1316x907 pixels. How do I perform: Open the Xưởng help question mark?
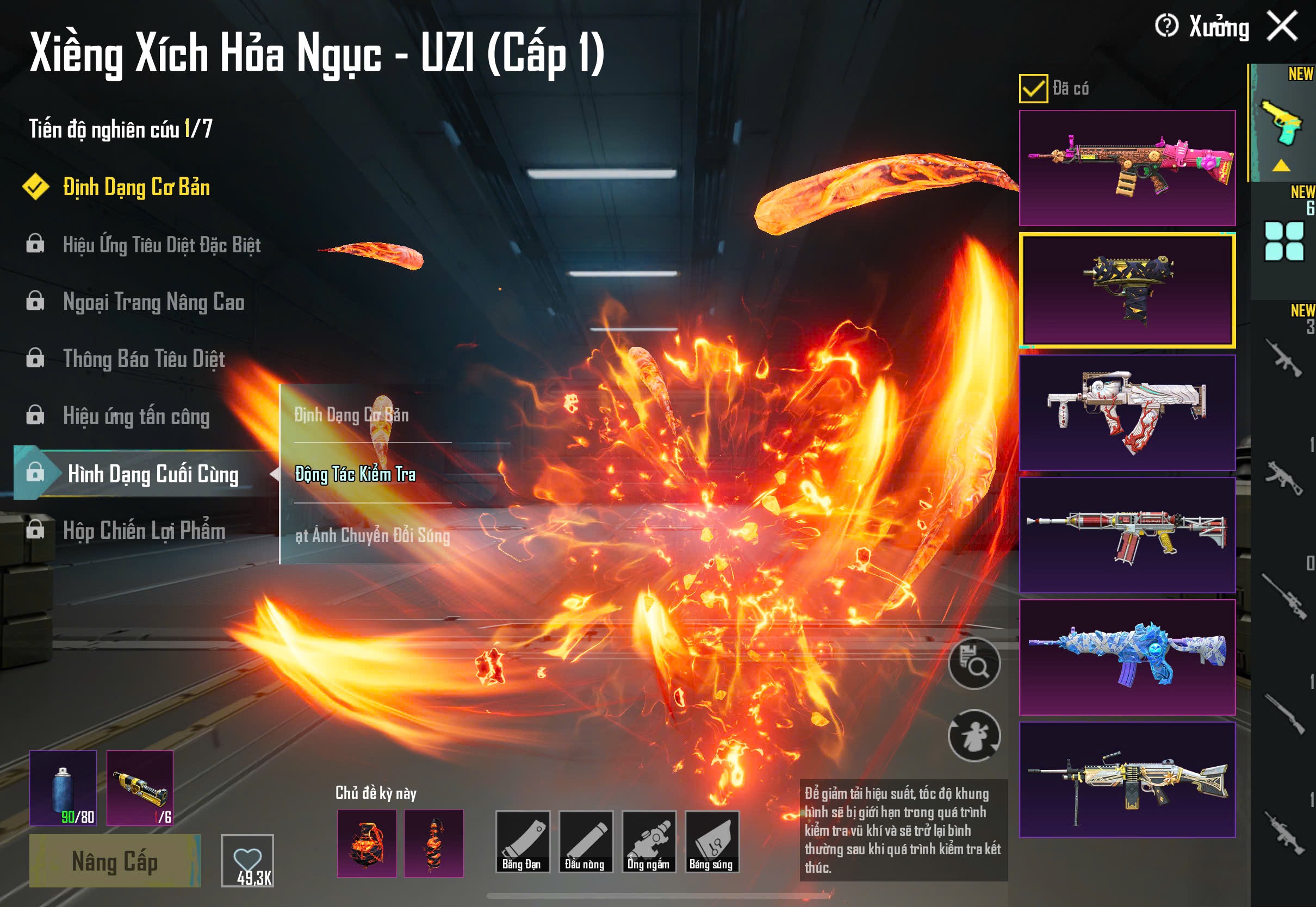pyautogui.click(x=1166, y=26)
